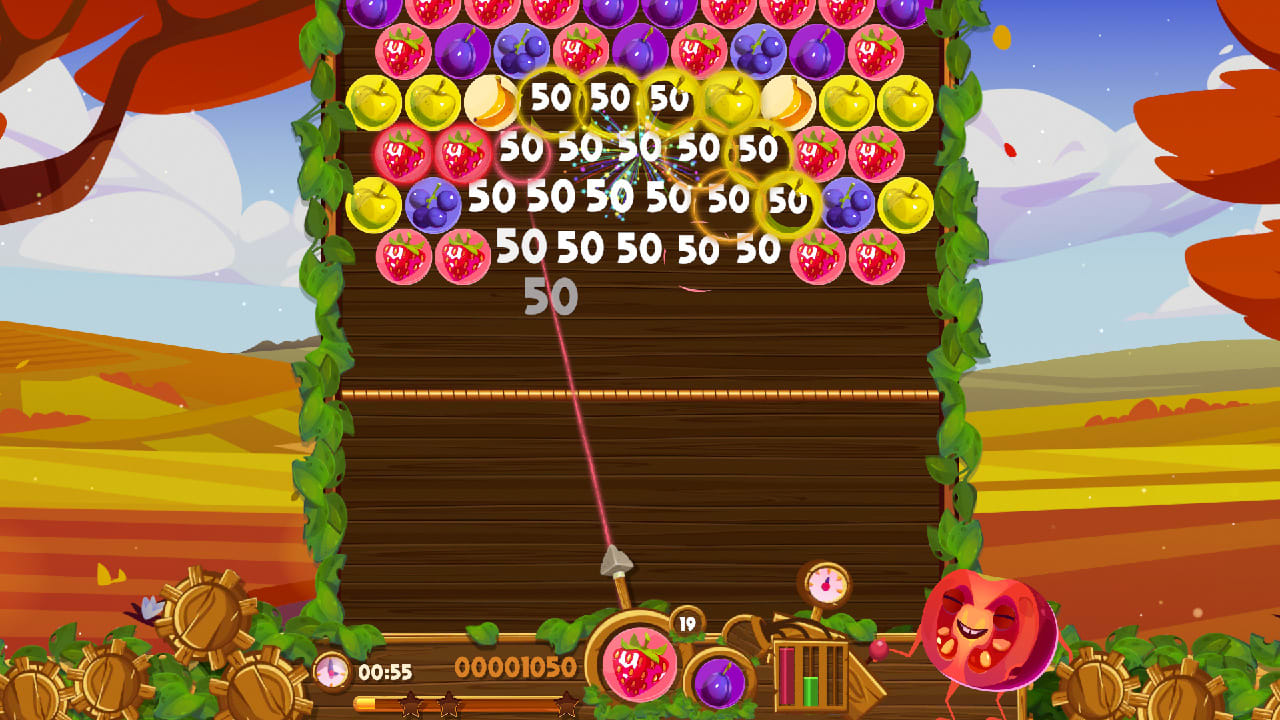Toggle the first star on the progress bar

coord(411,703)
